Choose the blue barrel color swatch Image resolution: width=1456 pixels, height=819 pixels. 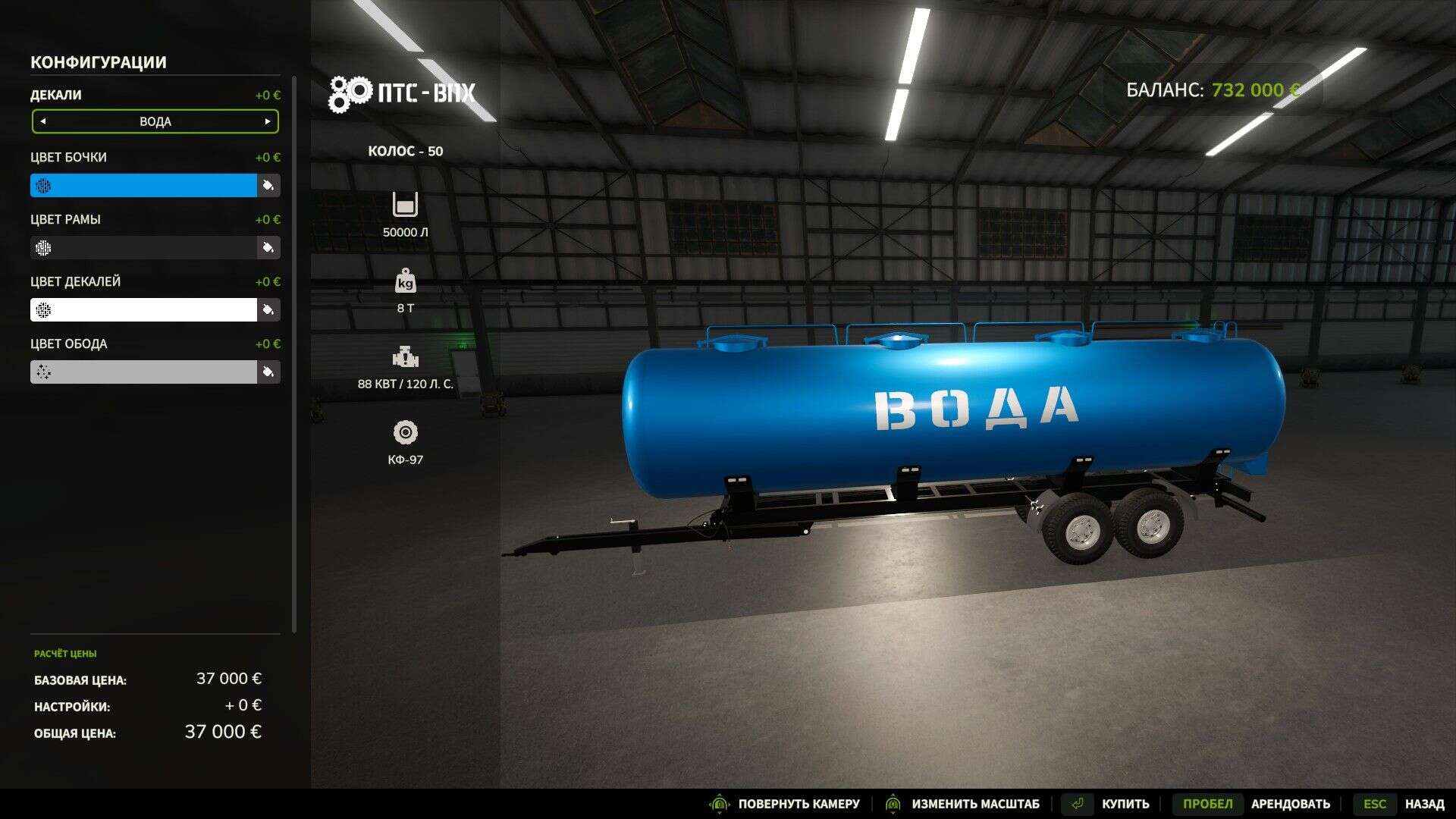144,185
